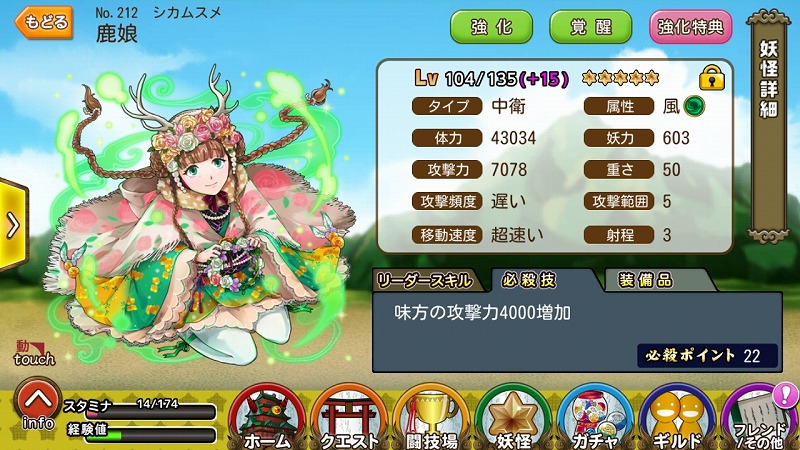
Task: Open the 強化 enhancement screen
Action: point(492,27)
